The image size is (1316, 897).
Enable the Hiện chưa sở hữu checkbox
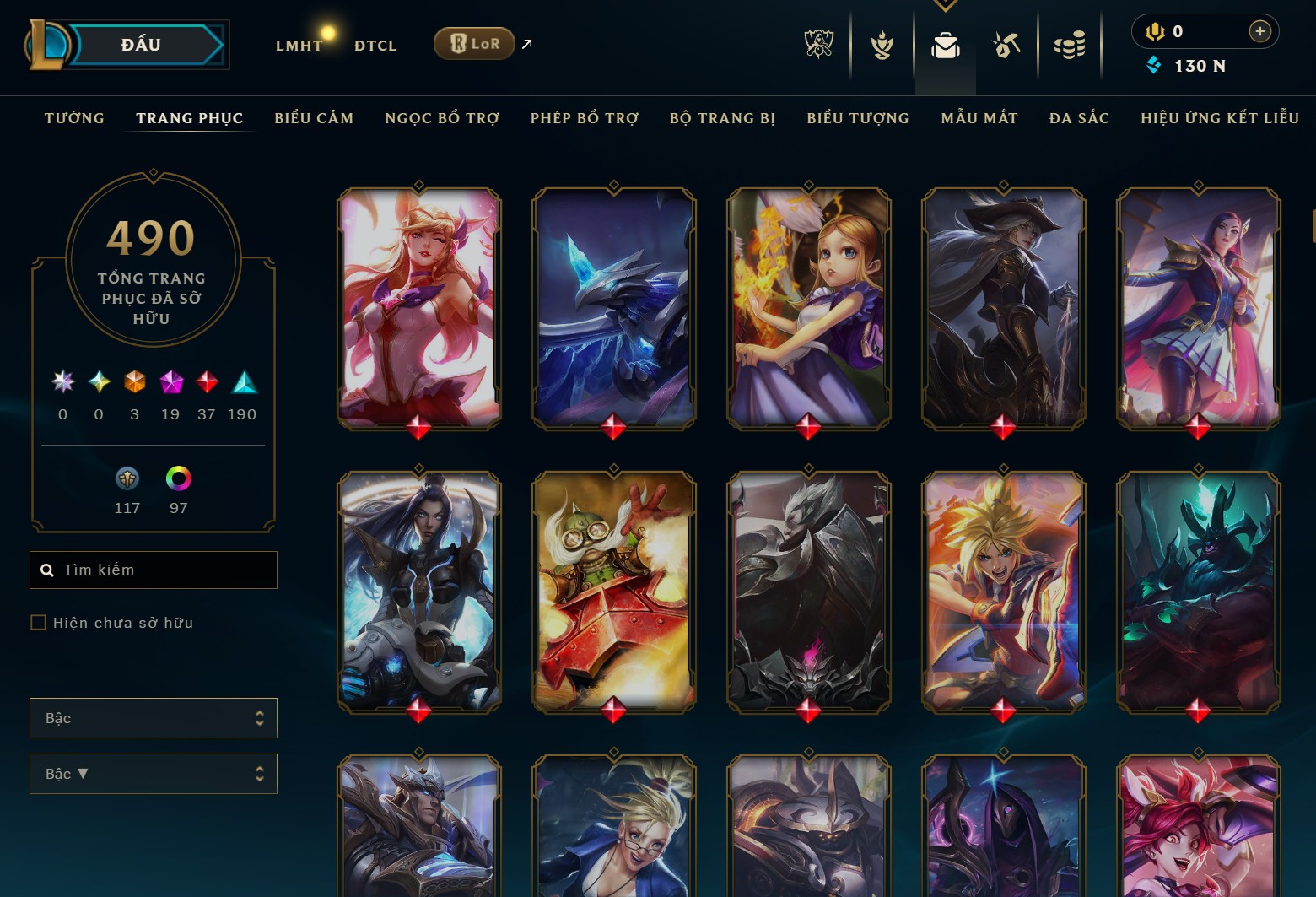[x=39, y=622]
